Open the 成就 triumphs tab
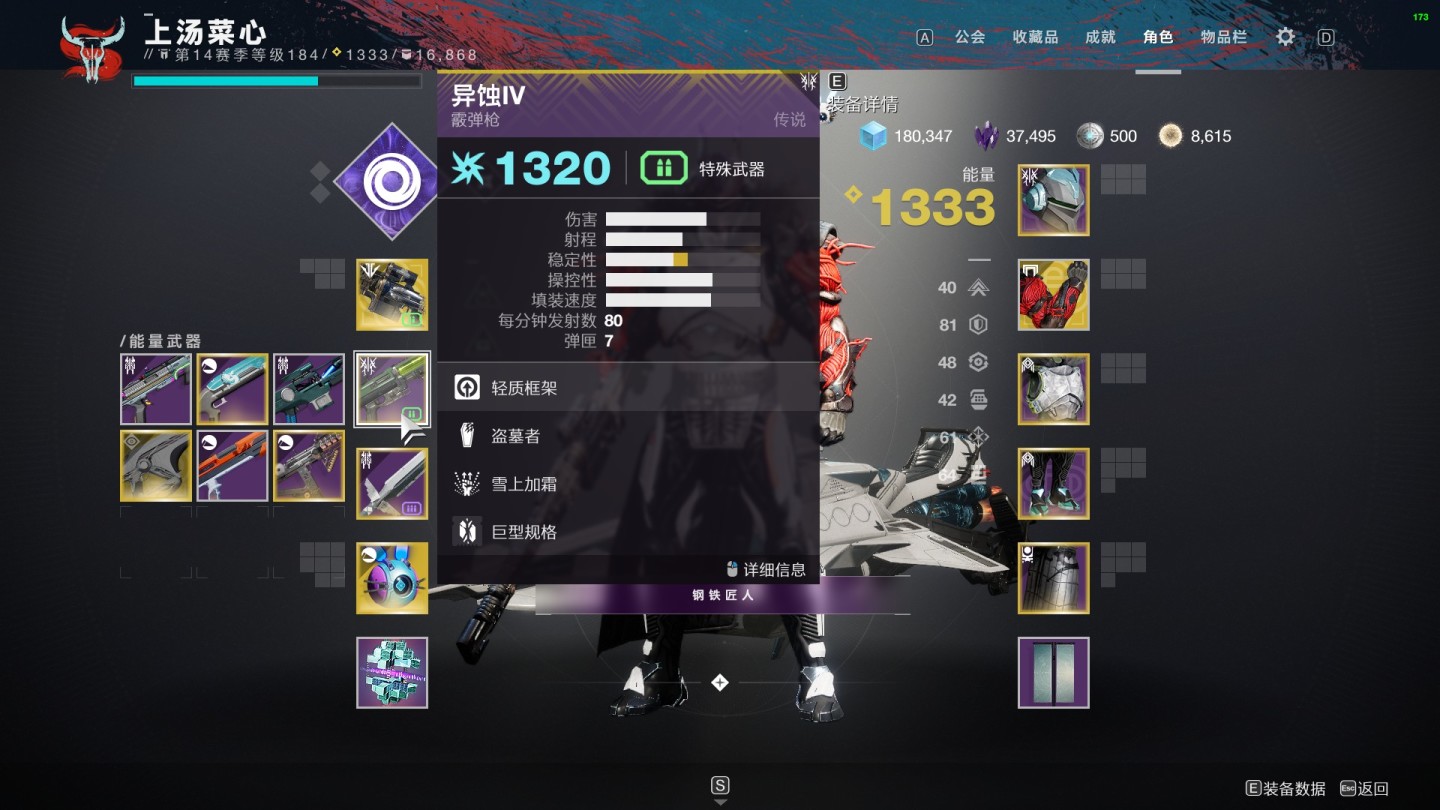 coord(1100,37)
